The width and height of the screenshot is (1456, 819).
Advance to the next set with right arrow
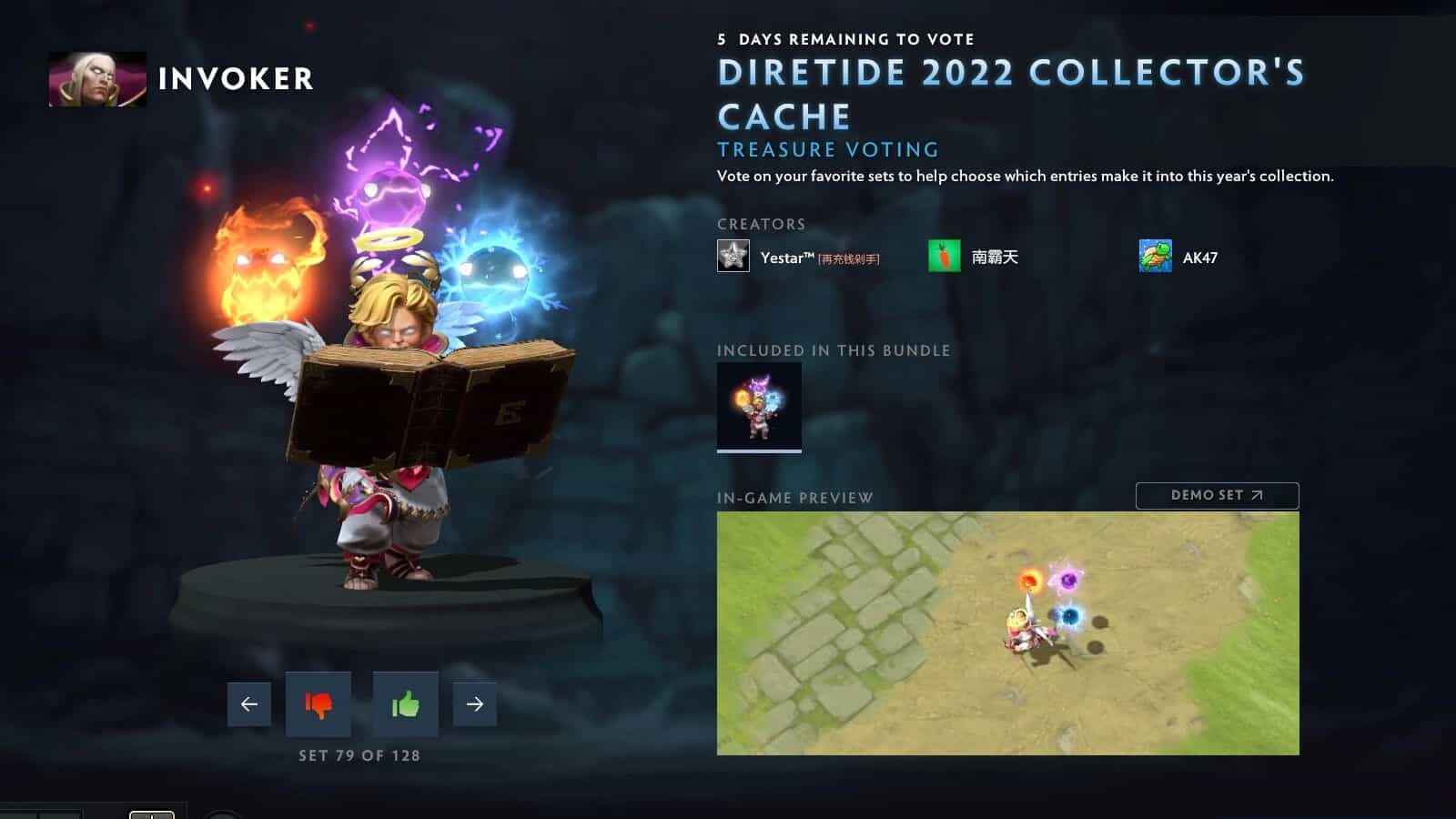click(475, 703)
